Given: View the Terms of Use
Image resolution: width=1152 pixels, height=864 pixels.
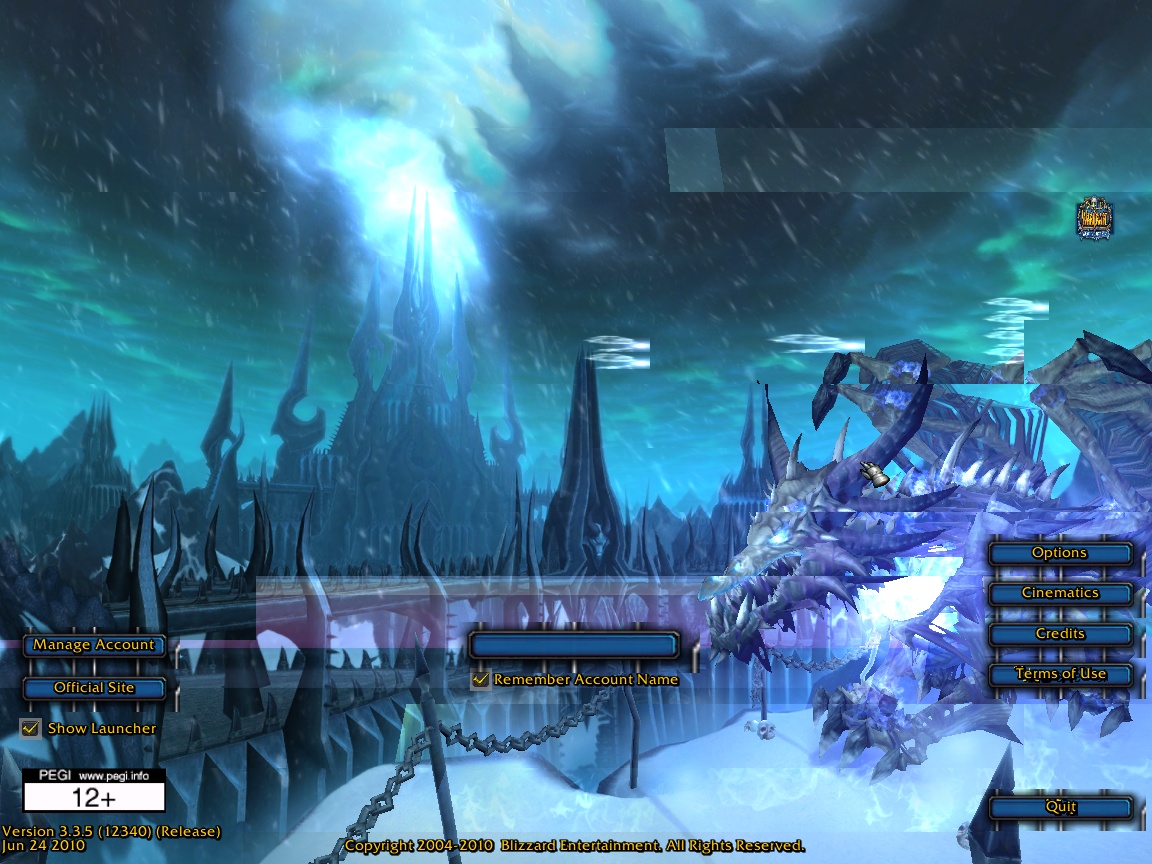Looking at the screenshot, I should (1059, 674).
